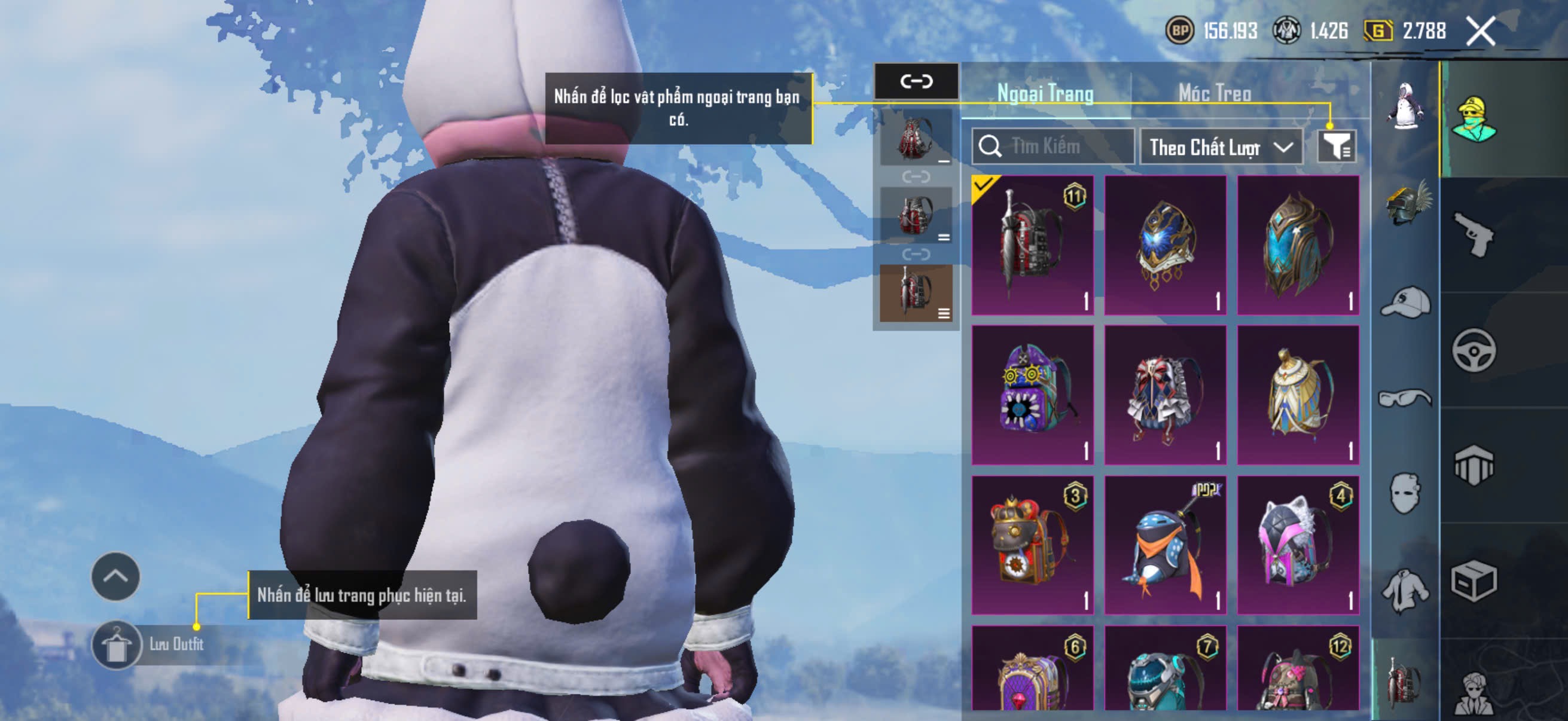Image resolution: width=1568 pixels, height=721 pixels.
Task: Open the glasses category
Action: [x=1405, y=398]
